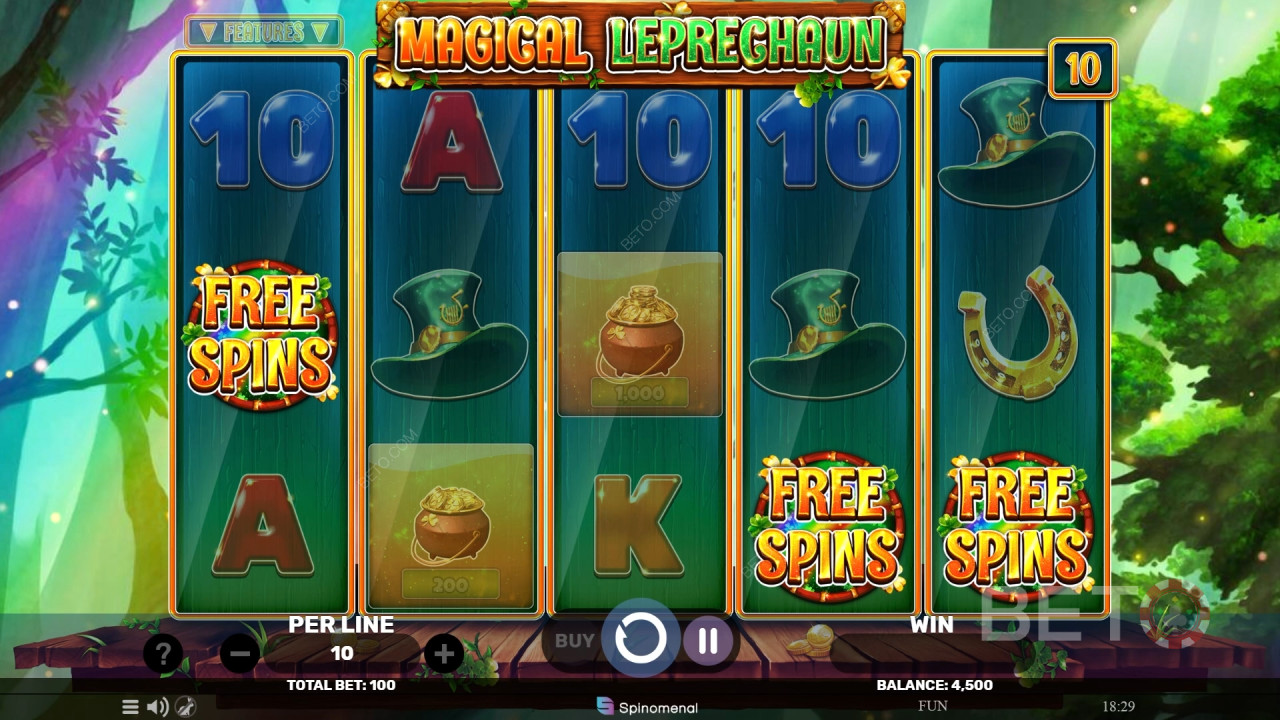Decrease the per line bet with minus
1280x720 pixels.
240,655
